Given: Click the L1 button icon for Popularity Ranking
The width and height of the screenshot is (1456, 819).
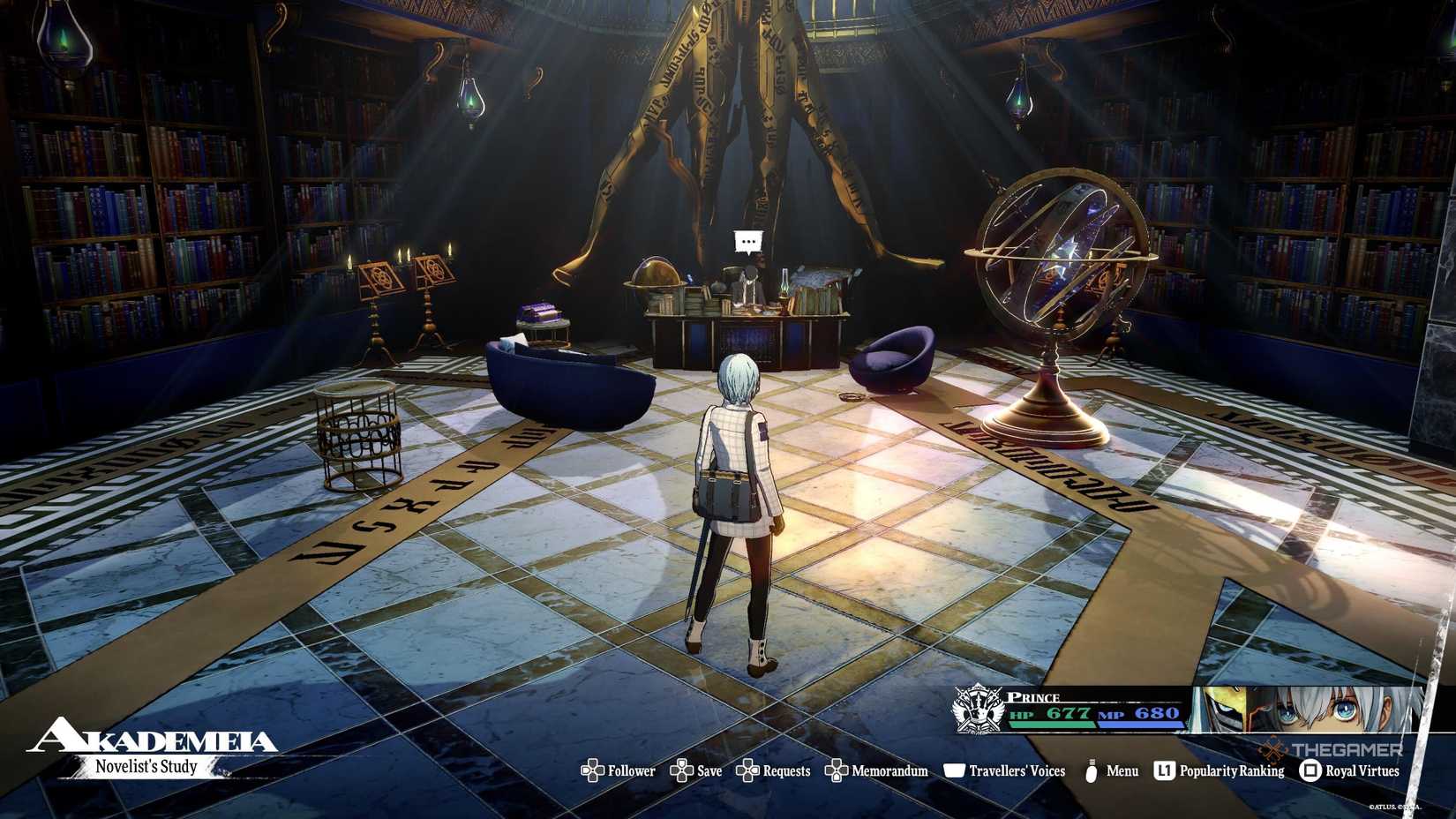Looking at the screenshot, I should click(1163, 770).
